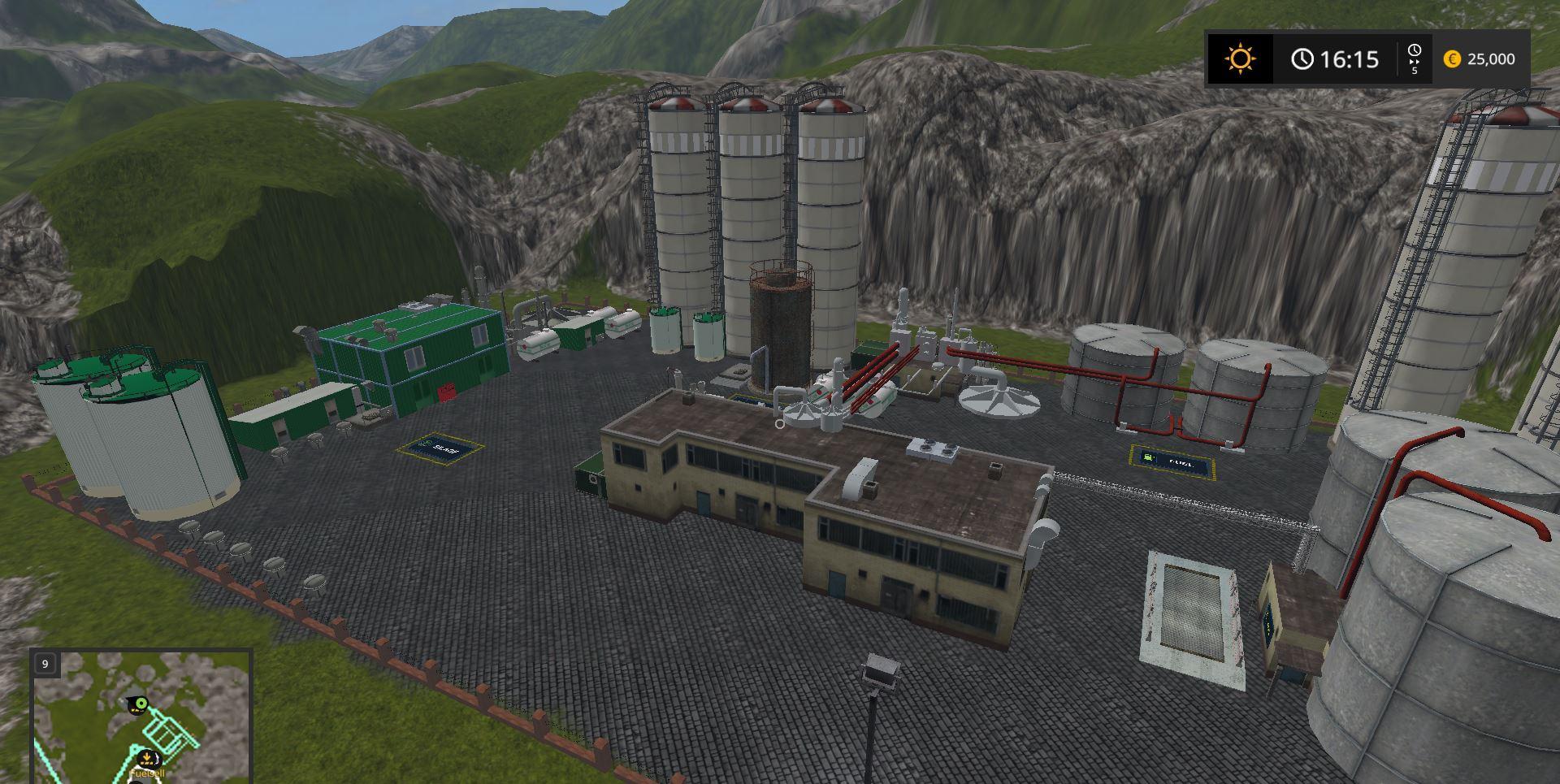Open the minimap in the corner
Image resolution: width=1560 pixels, height=784 pixels.
click(x=141, y=717)
